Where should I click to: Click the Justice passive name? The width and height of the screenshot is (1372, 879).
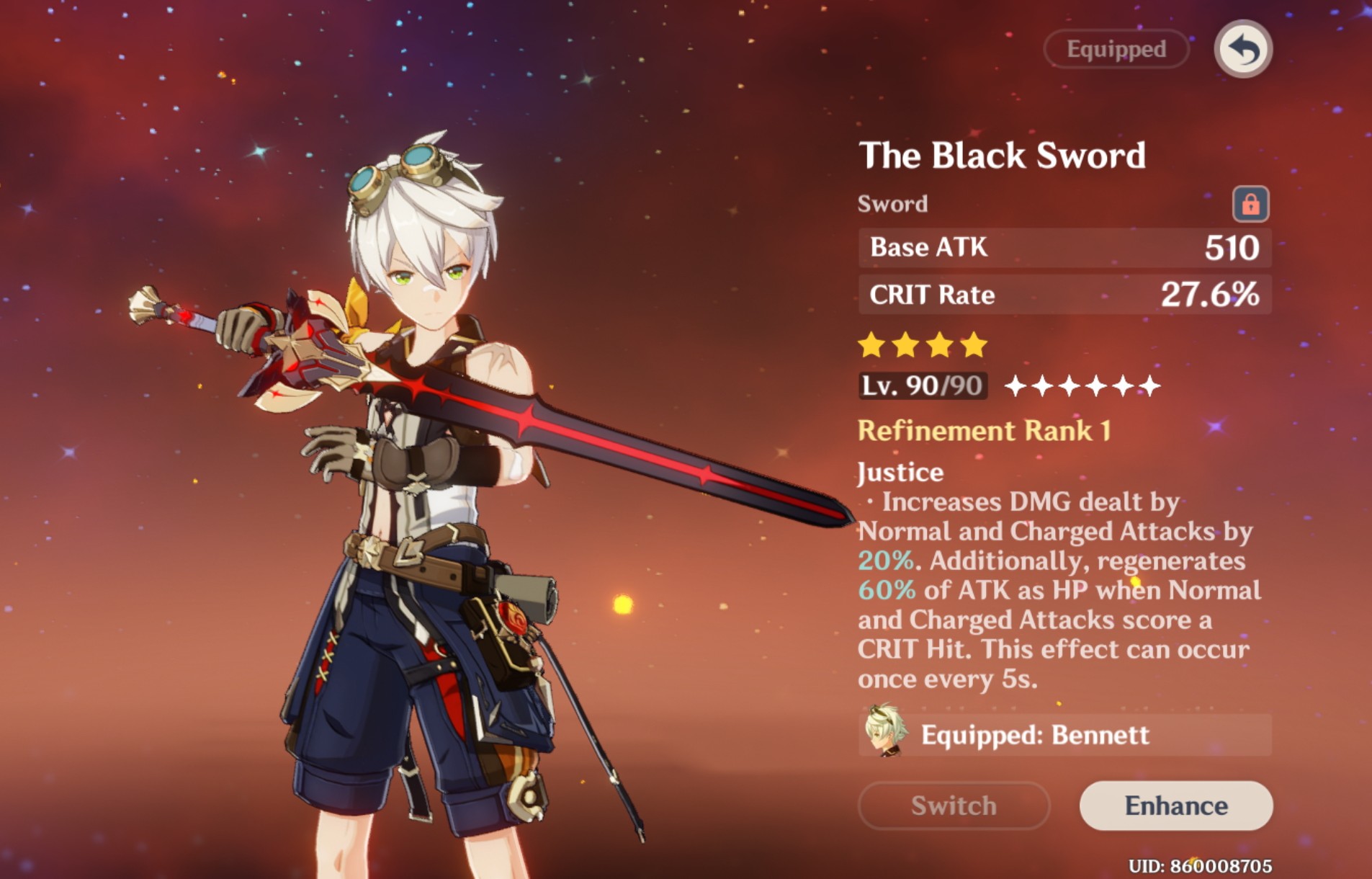point(900,472)
